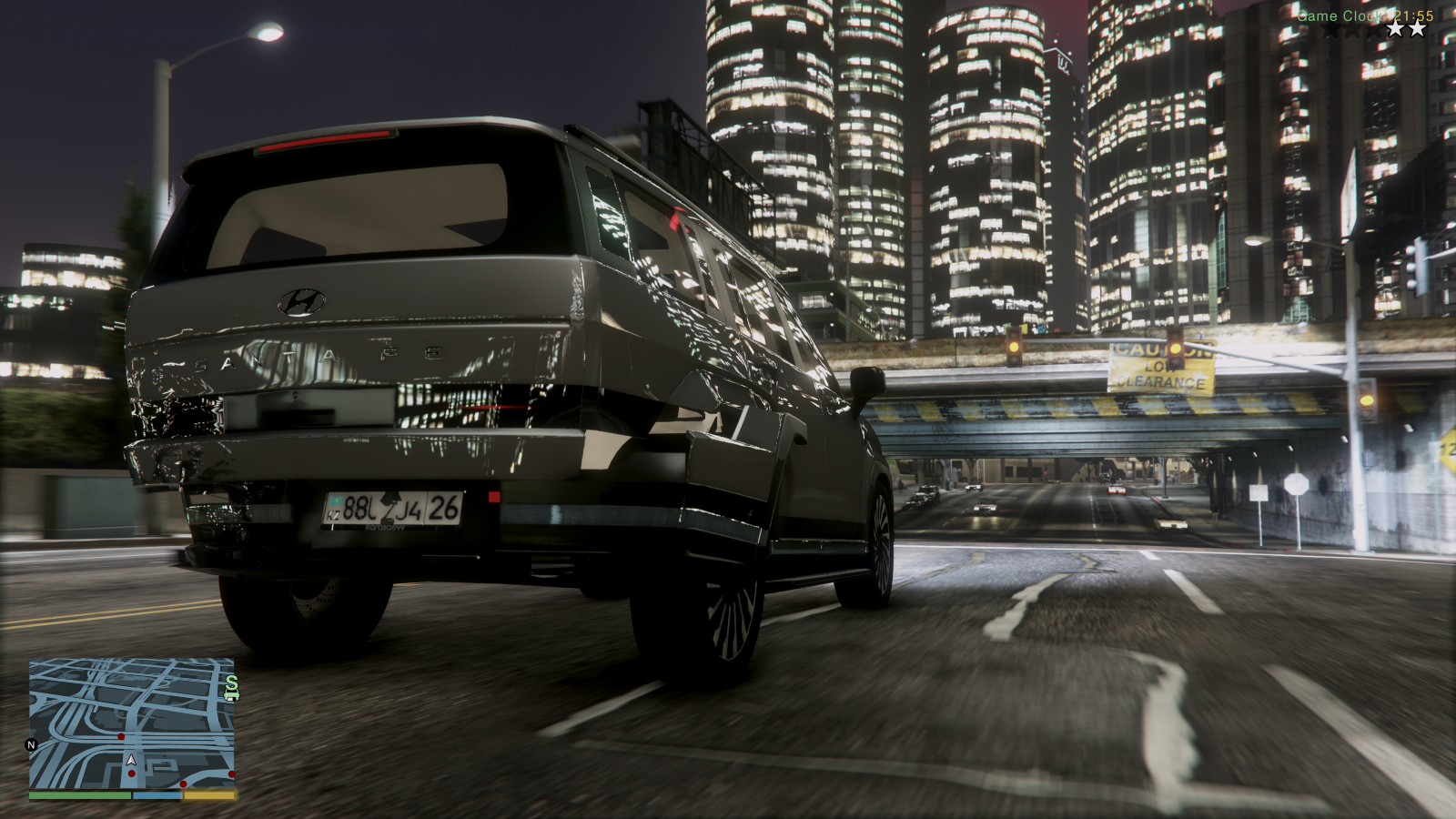The height and width of the screenshot is (819, 1456).
Task: Click the second white wanted level star
Action: pyautogui.click(x=1395, y=30)
